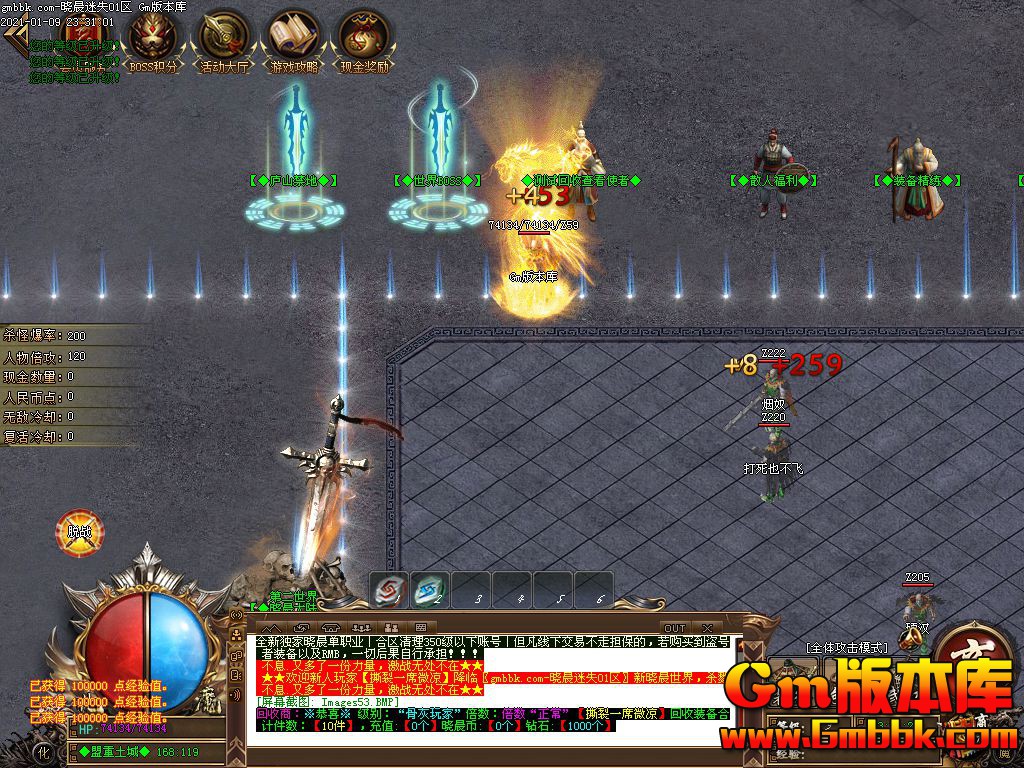The image size is (1024, 768).
Task: Toggle the 全体攻击模式 attack mode label
Action: (x=846, y=648)
